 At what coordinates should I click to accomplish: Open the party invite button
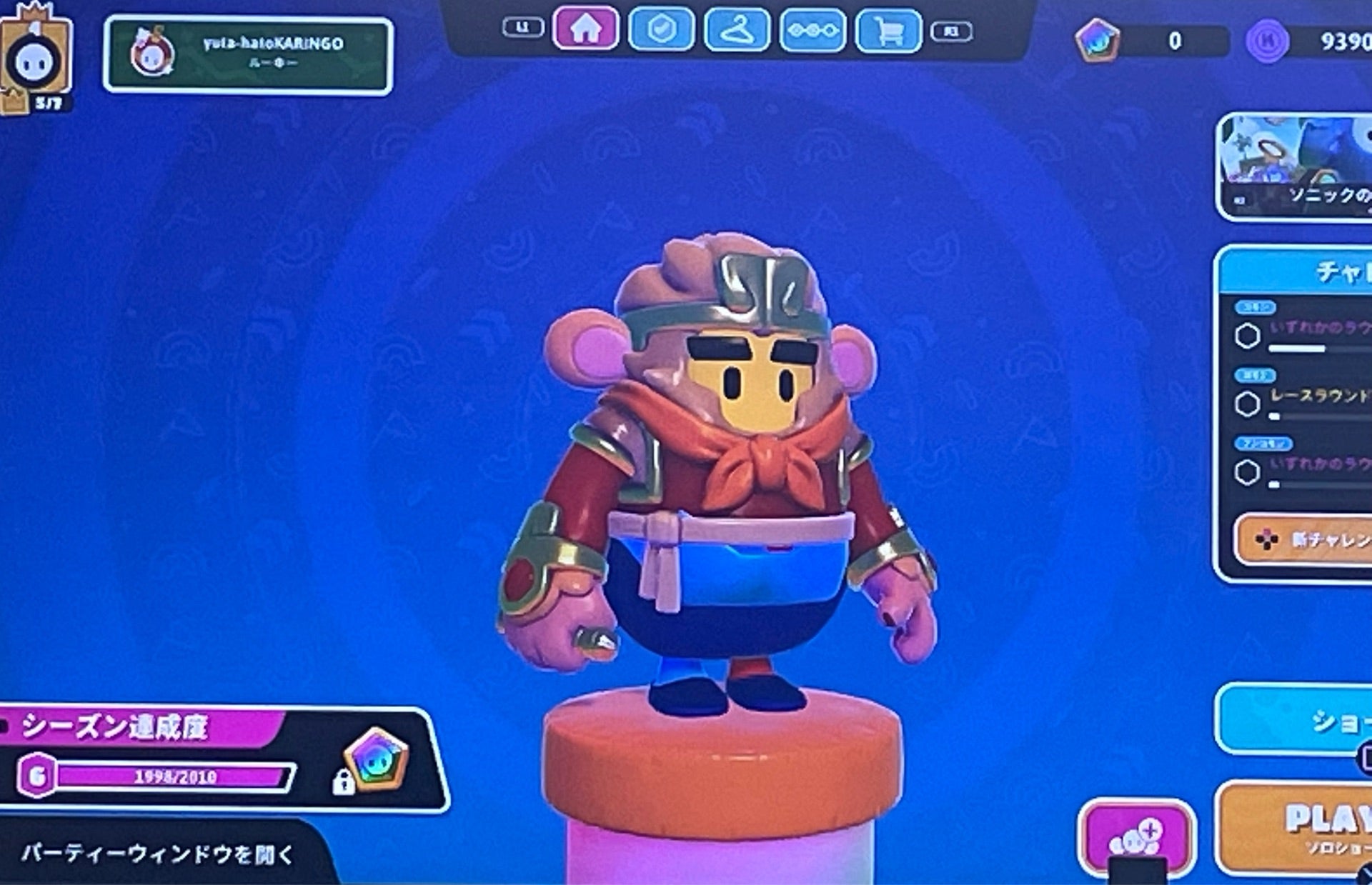click(x=1136, y=836)
